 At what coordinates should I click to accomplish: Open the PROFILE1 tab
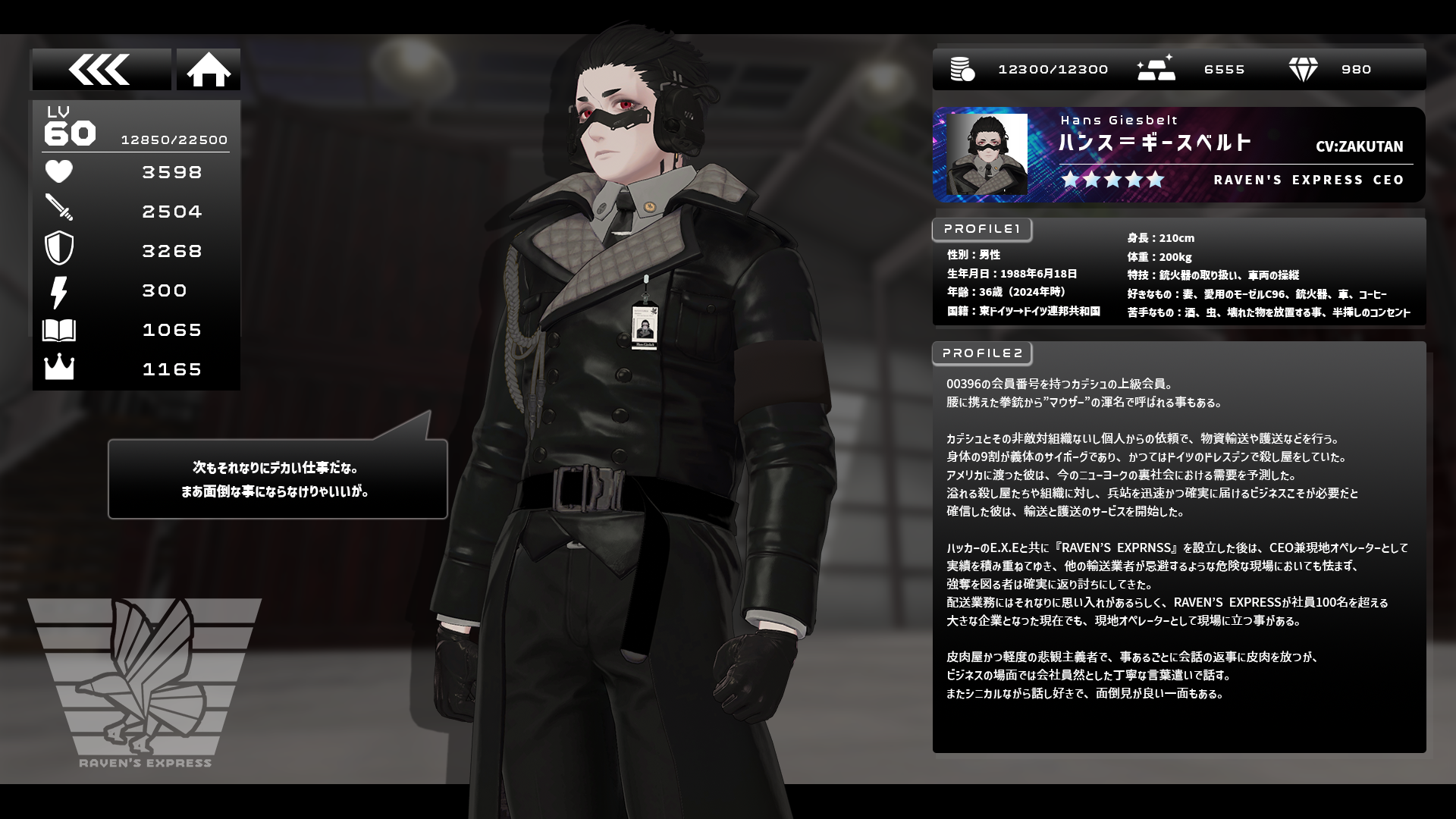point(982,229)
